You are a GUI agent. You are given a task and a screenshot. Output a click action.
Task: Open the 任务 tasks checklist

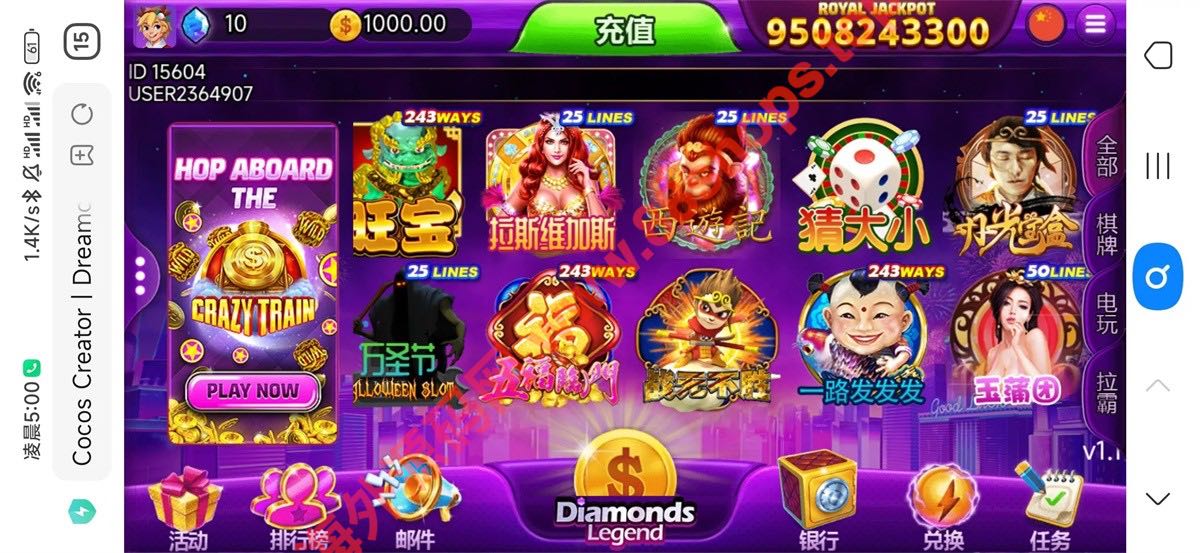pos(1048,505)
